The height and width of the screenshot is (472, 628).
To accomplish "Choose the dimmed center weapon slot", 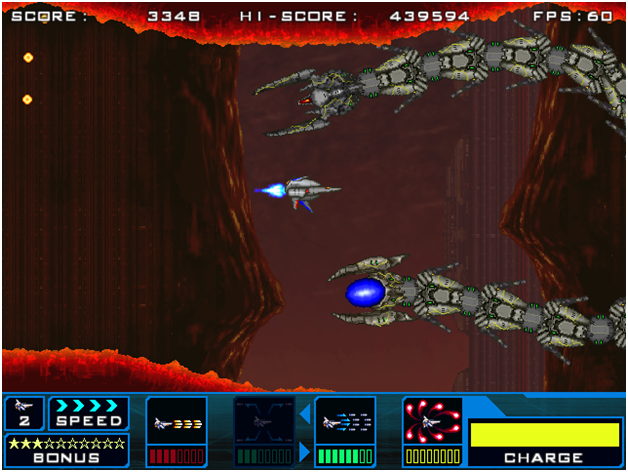I will pyautogui.click(x=263, y=423).
